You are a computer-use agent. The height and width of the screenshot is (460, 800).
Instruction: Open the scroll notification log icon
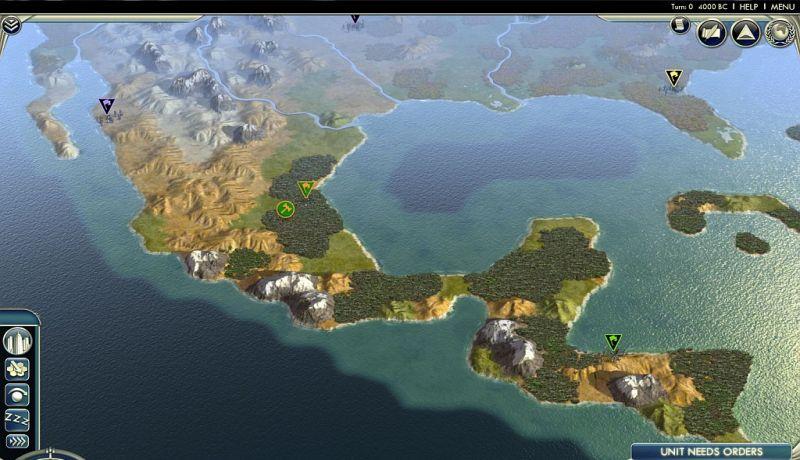680,25
